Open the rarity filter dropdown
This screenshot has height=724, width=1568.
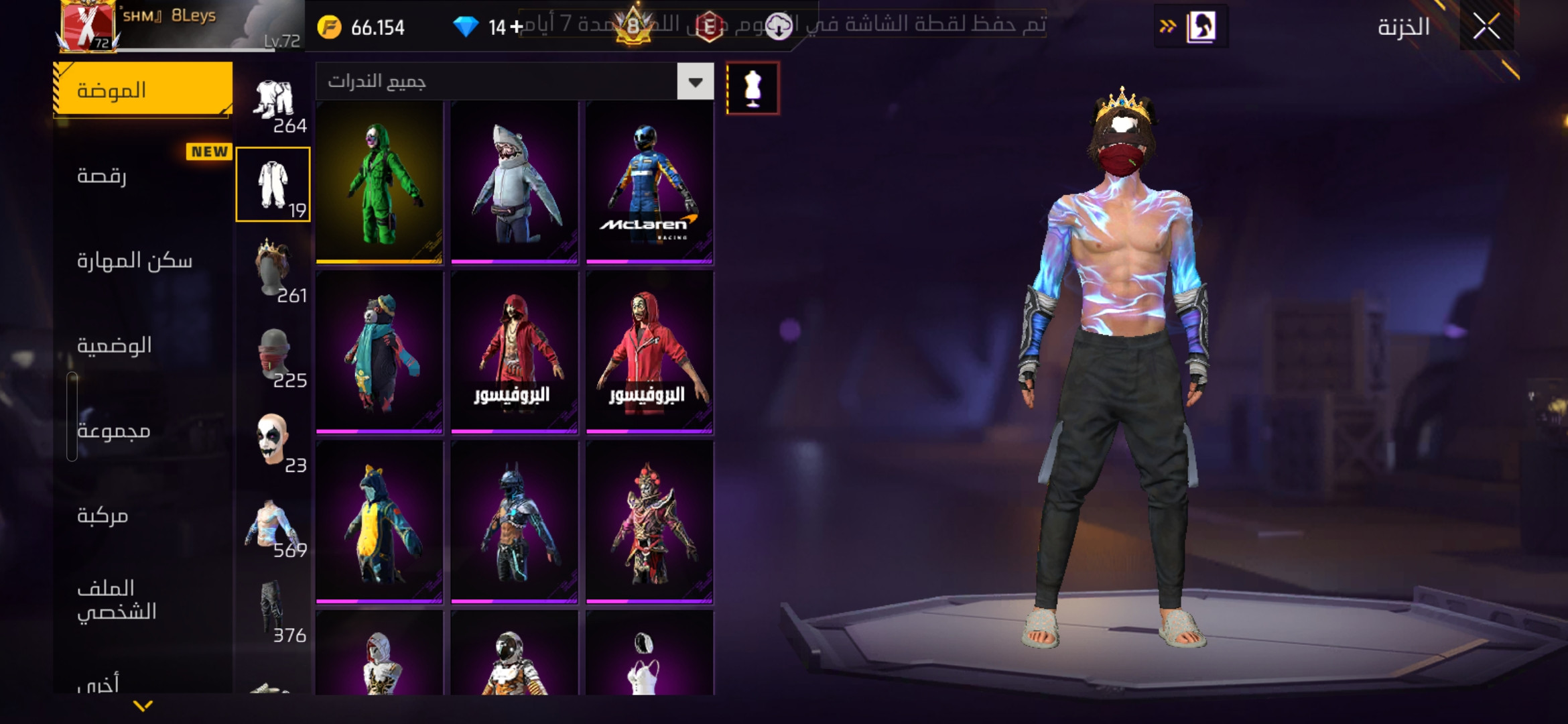pos(695,82)
